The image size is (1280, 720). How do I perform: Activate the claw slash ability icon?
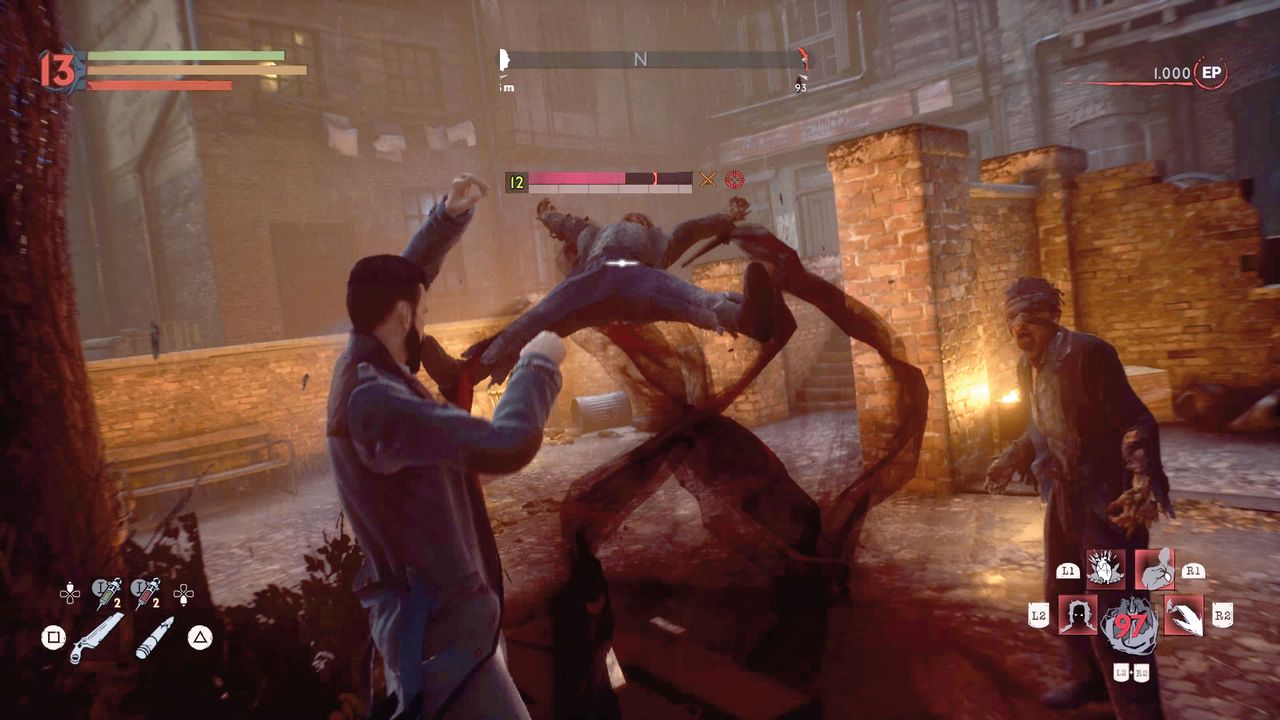pos(1184,615)
